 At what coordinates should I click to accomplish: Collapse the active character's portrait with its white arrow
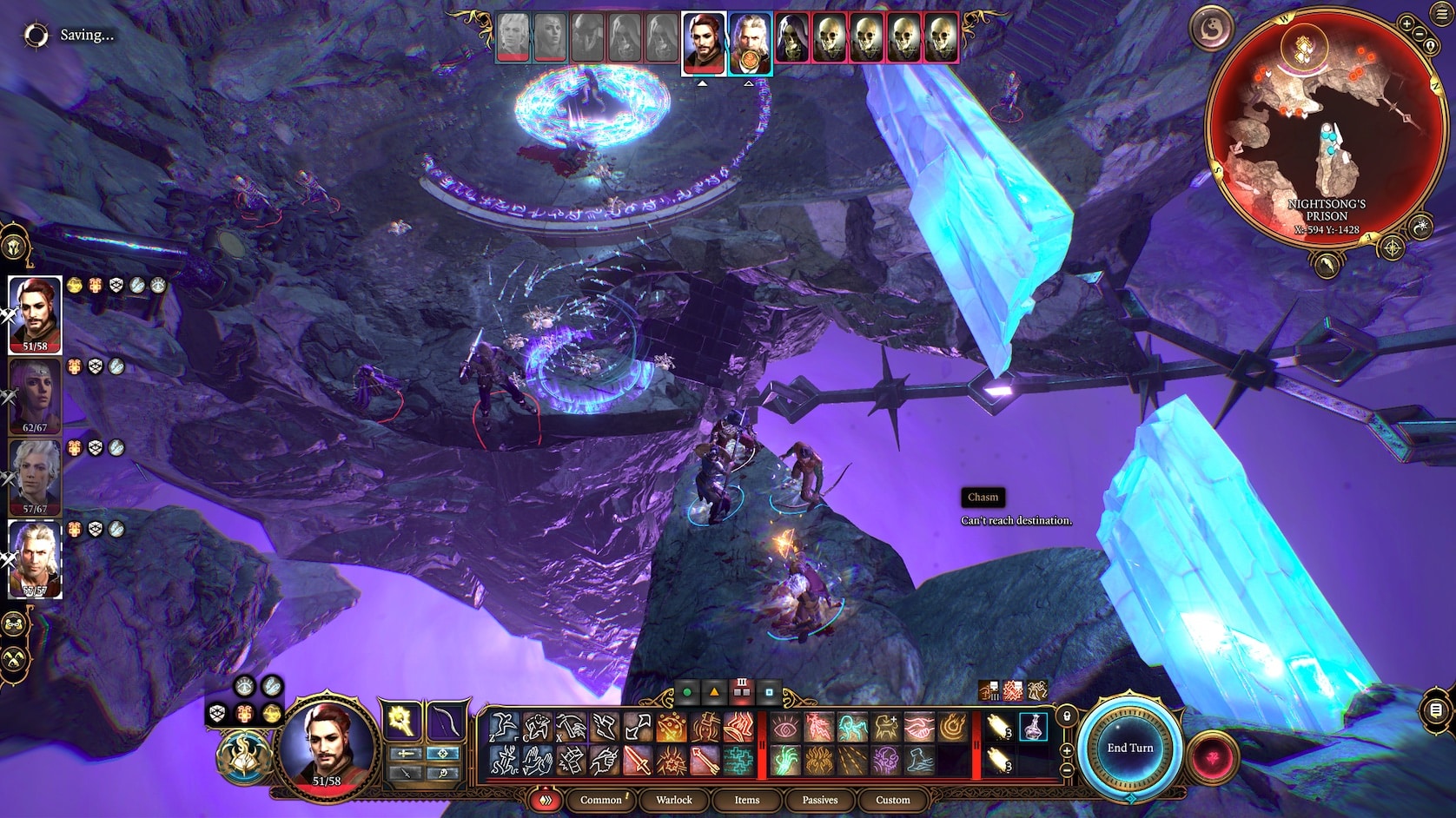tap(702, 84)
